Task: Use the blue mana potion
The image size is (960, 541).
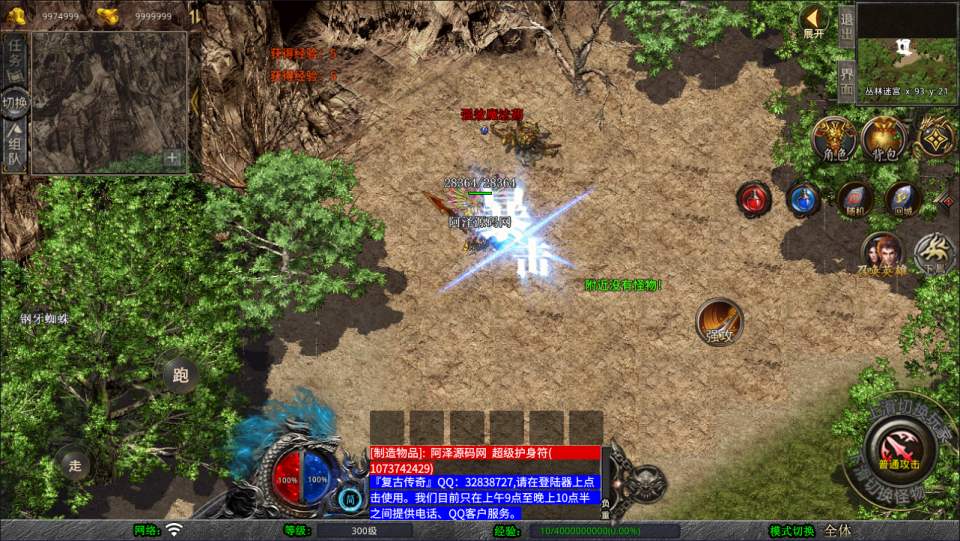Action: coord(803,198)
